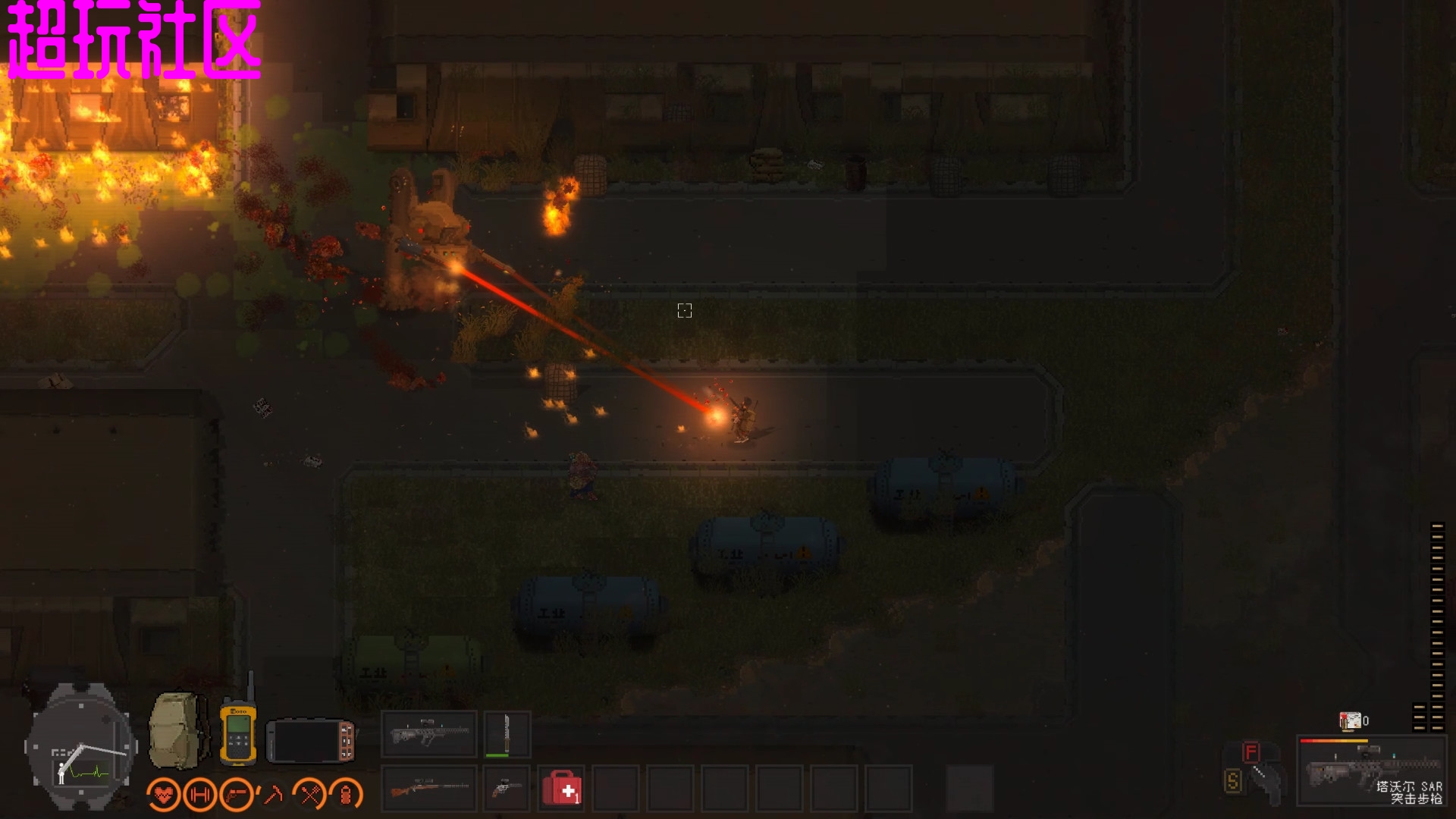Select the revolver hotbar slot

tap(507, 789)
